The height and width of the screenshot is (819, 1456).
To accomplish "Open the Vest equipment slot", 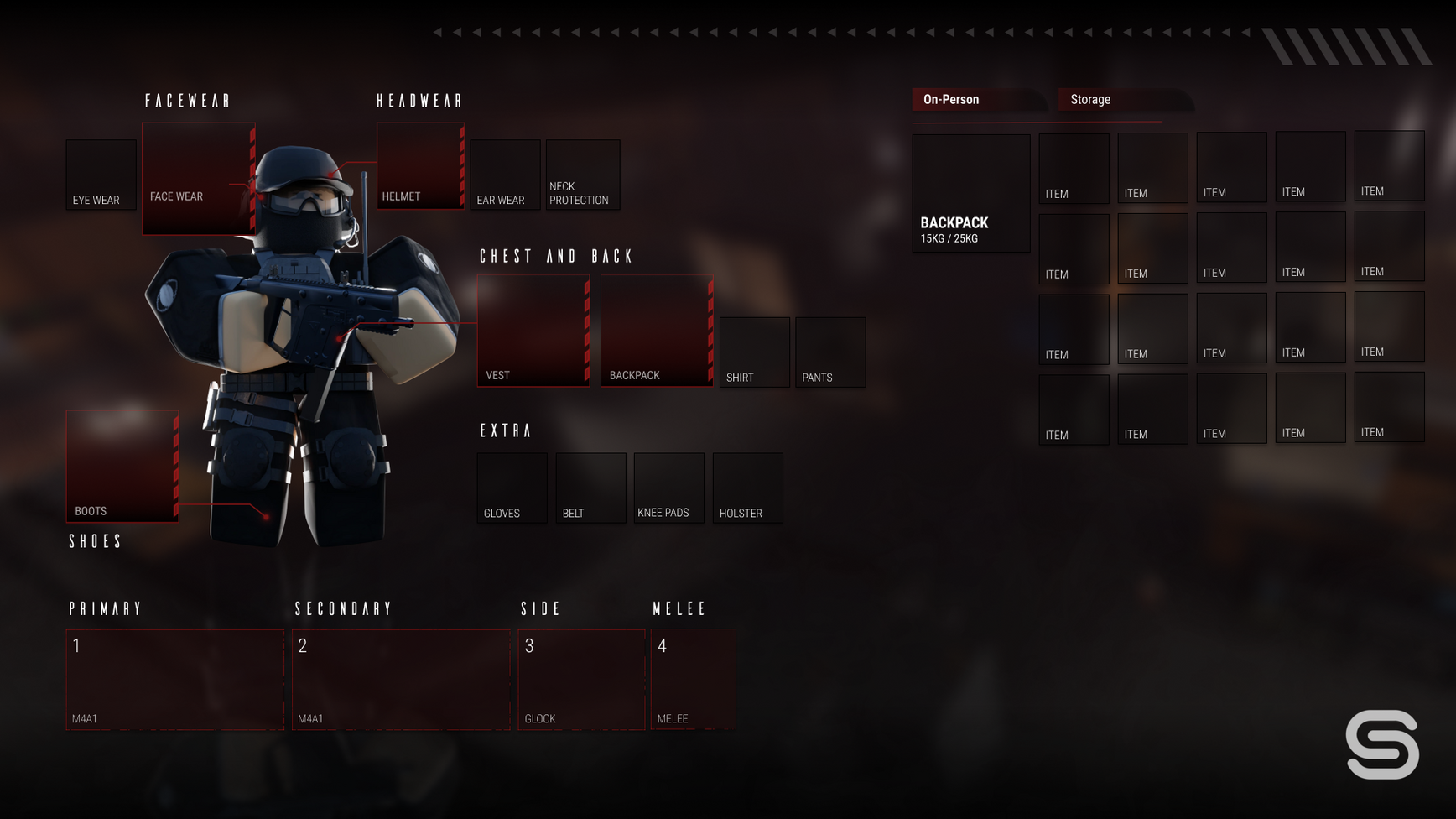I will pos(533,331).
